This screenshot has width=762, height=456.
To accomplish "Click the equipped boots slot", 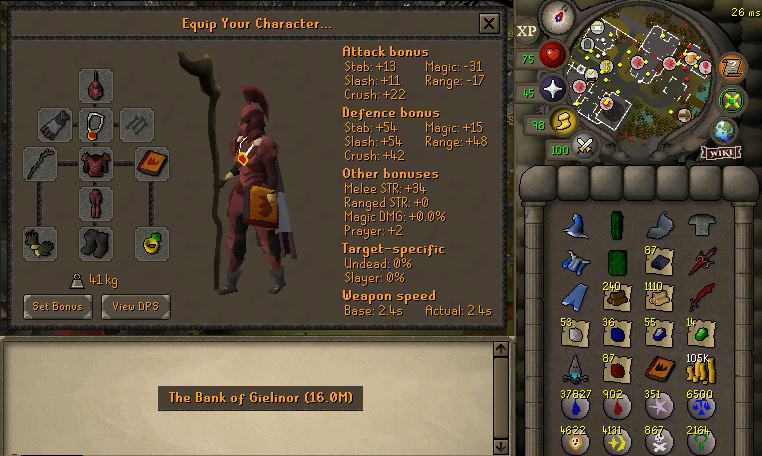I will click(x=96, y=243).
